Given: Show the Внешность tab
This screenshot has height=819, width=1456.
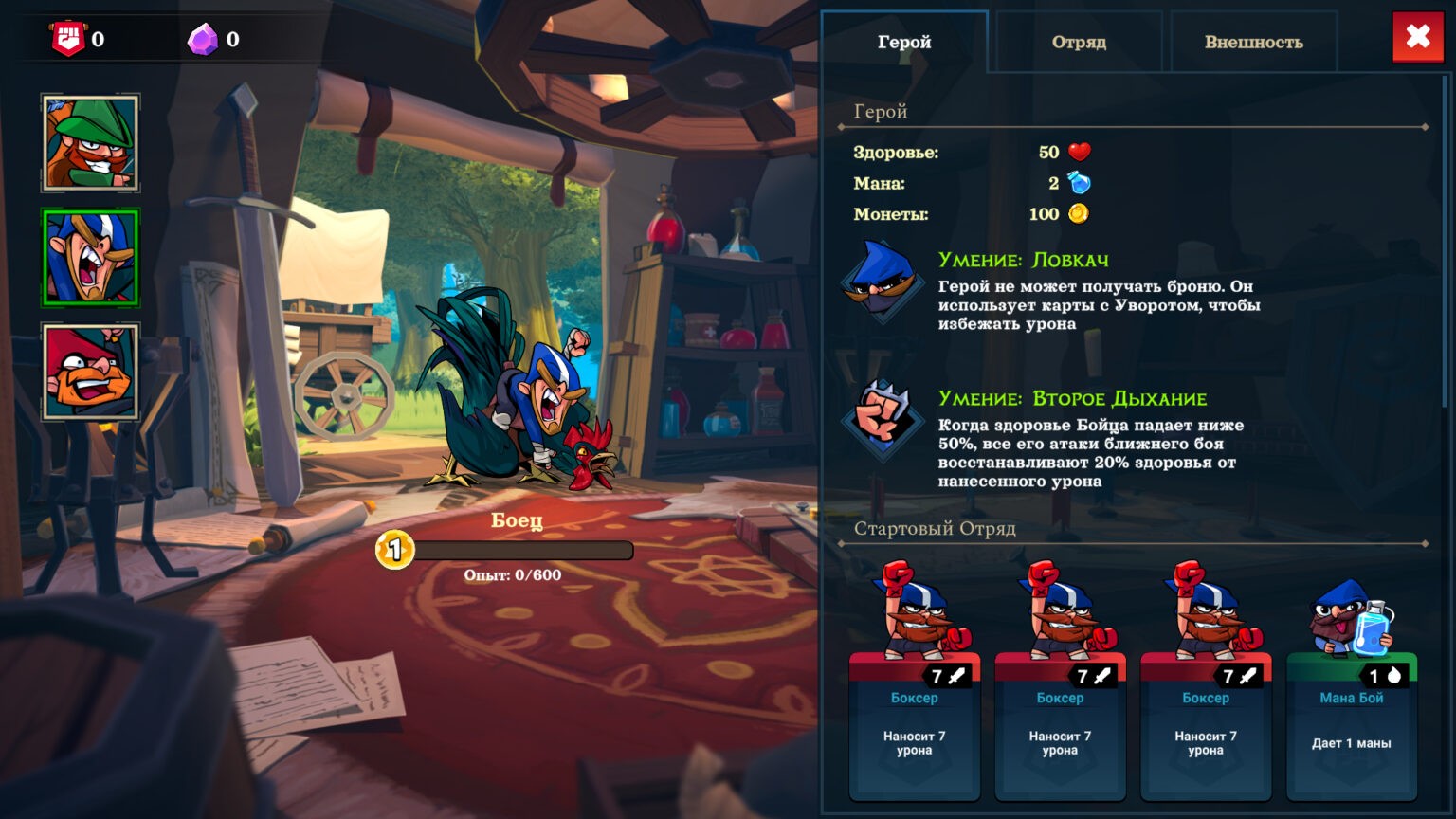Looking at the screenshot, I should (1253, 42).
